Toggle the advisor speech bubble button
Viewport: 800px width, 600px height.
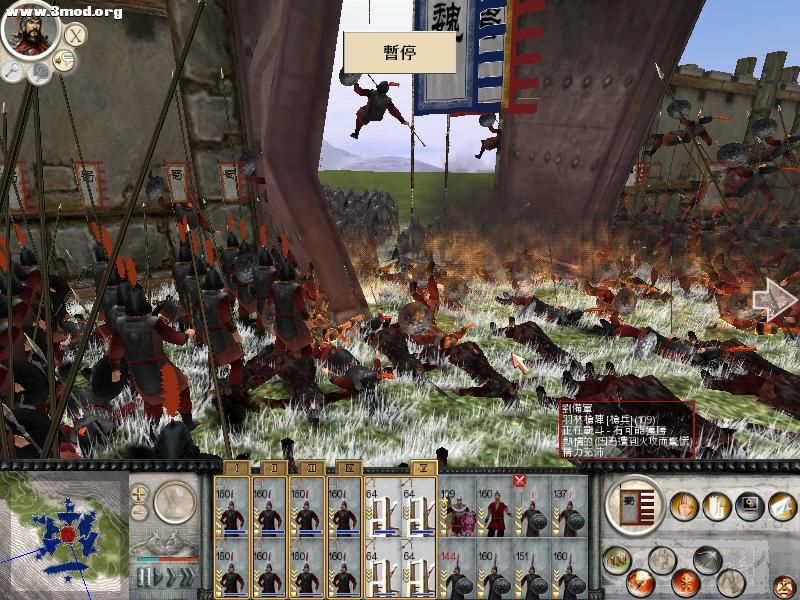pyautogui.click(x=64, y=61)
